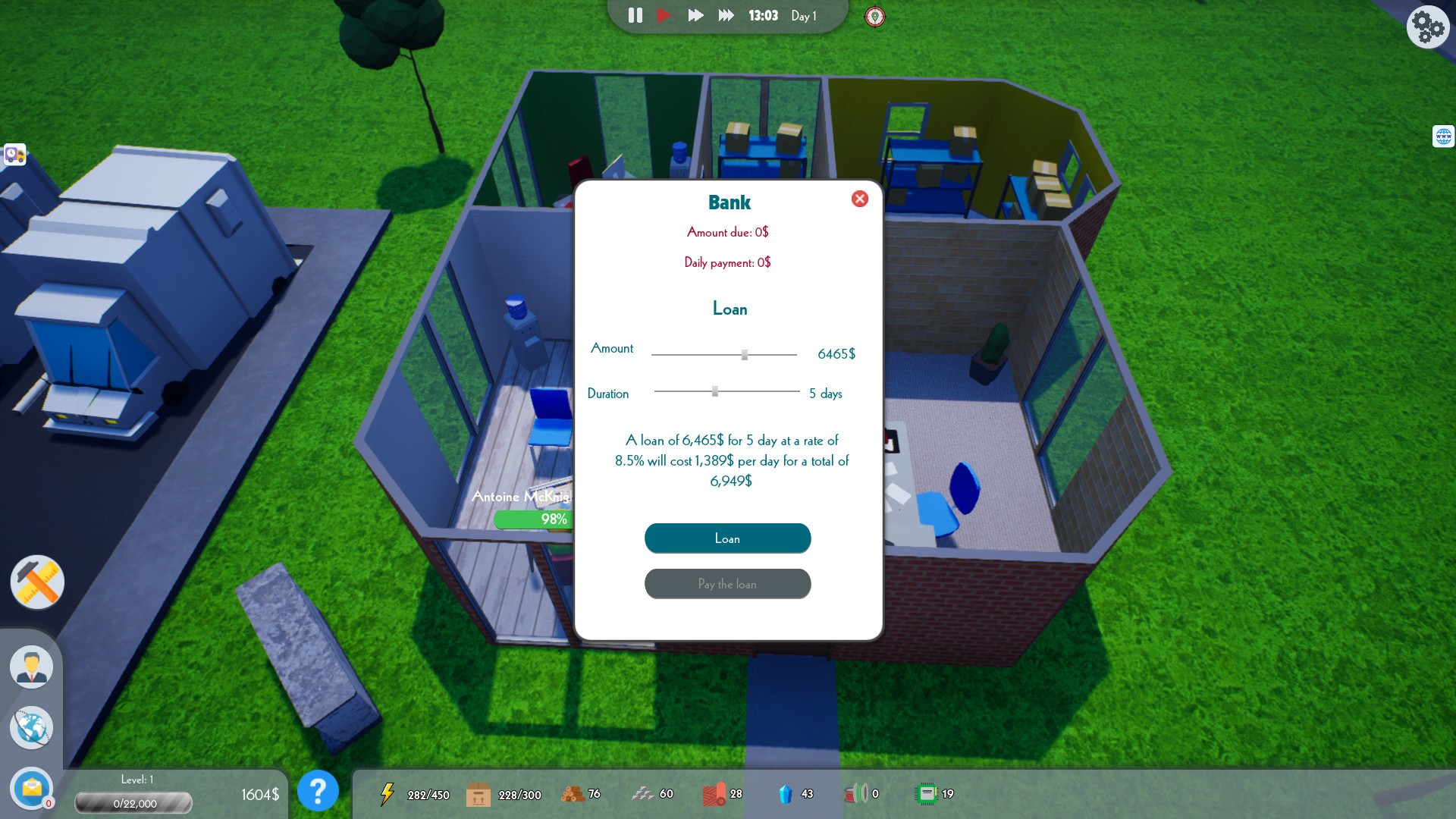The width and height of the screenshot is (1456, 819).
Task: Open the employee management panel
Action: (x=31, y=666)
